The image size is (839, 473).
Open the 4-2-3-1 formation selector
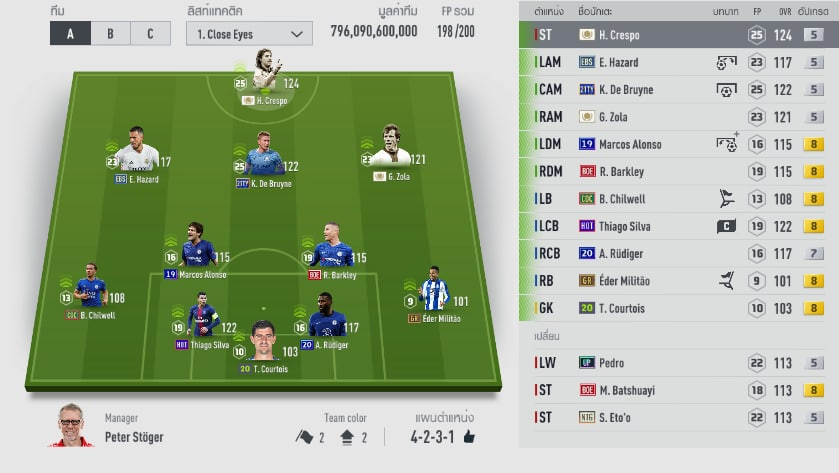442,437
